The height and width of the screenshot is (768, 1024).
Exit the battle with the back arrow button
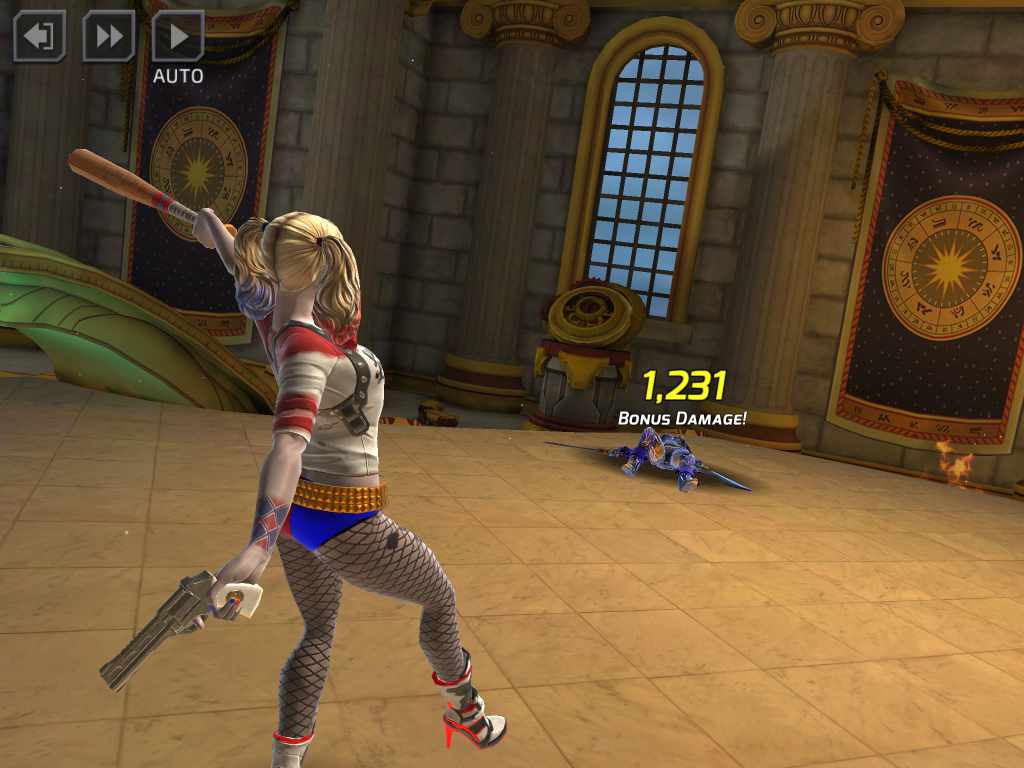point(39,36)
